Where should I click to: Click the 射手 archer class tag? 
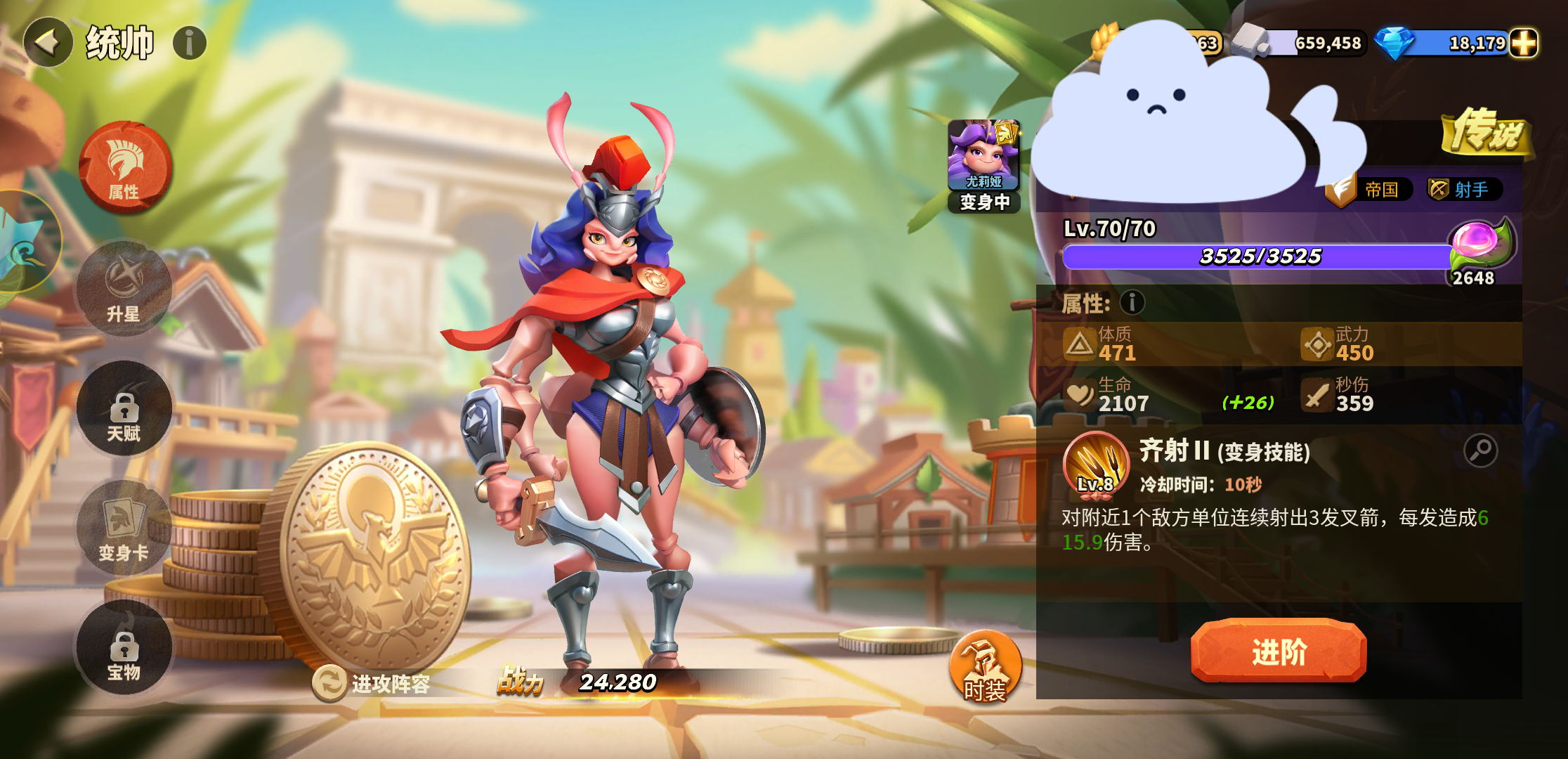[1463, 189]
